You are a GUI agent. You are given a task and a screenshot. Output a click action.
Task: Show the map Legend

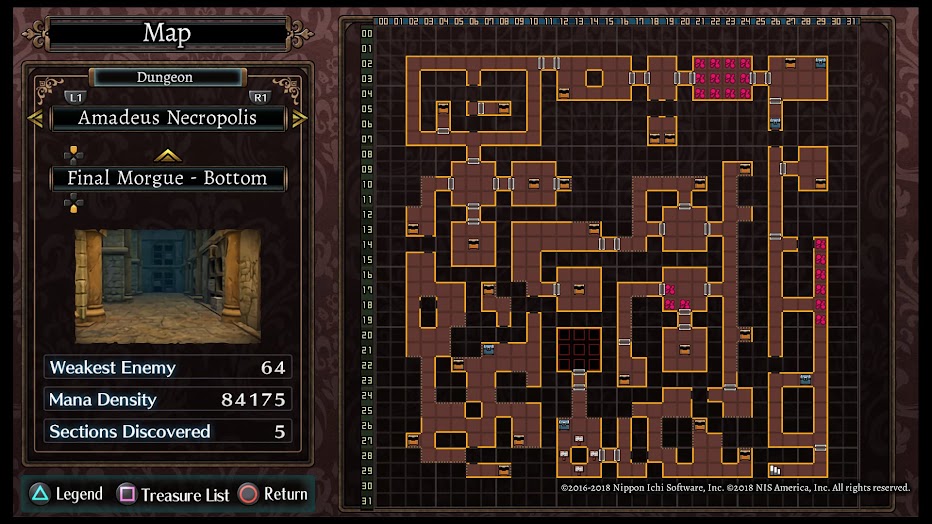66,494
